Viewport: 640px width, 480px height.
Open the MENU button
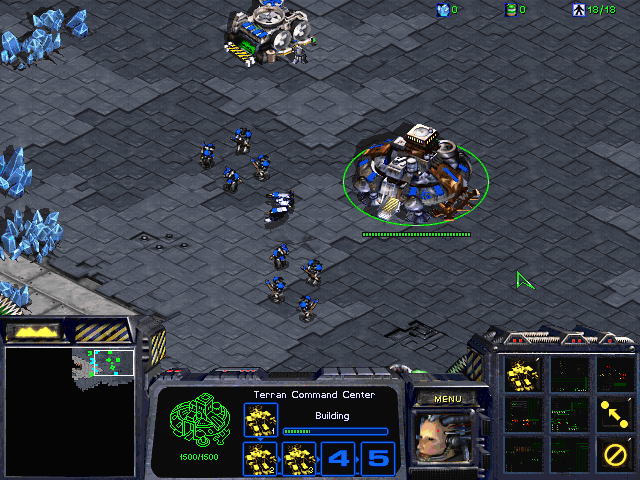(447, 399)
